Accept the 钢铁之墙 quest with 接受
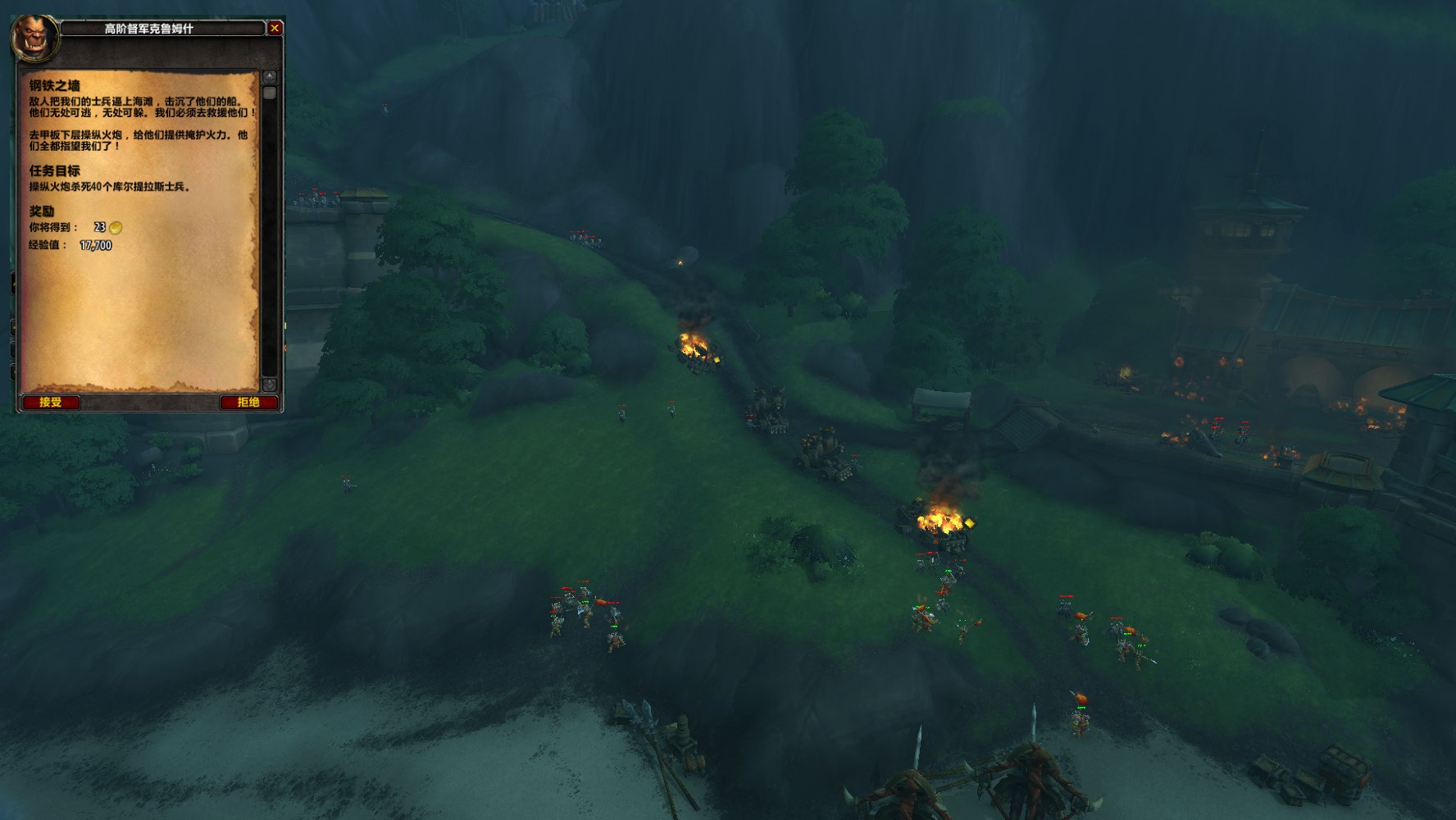 pos(51,402)
